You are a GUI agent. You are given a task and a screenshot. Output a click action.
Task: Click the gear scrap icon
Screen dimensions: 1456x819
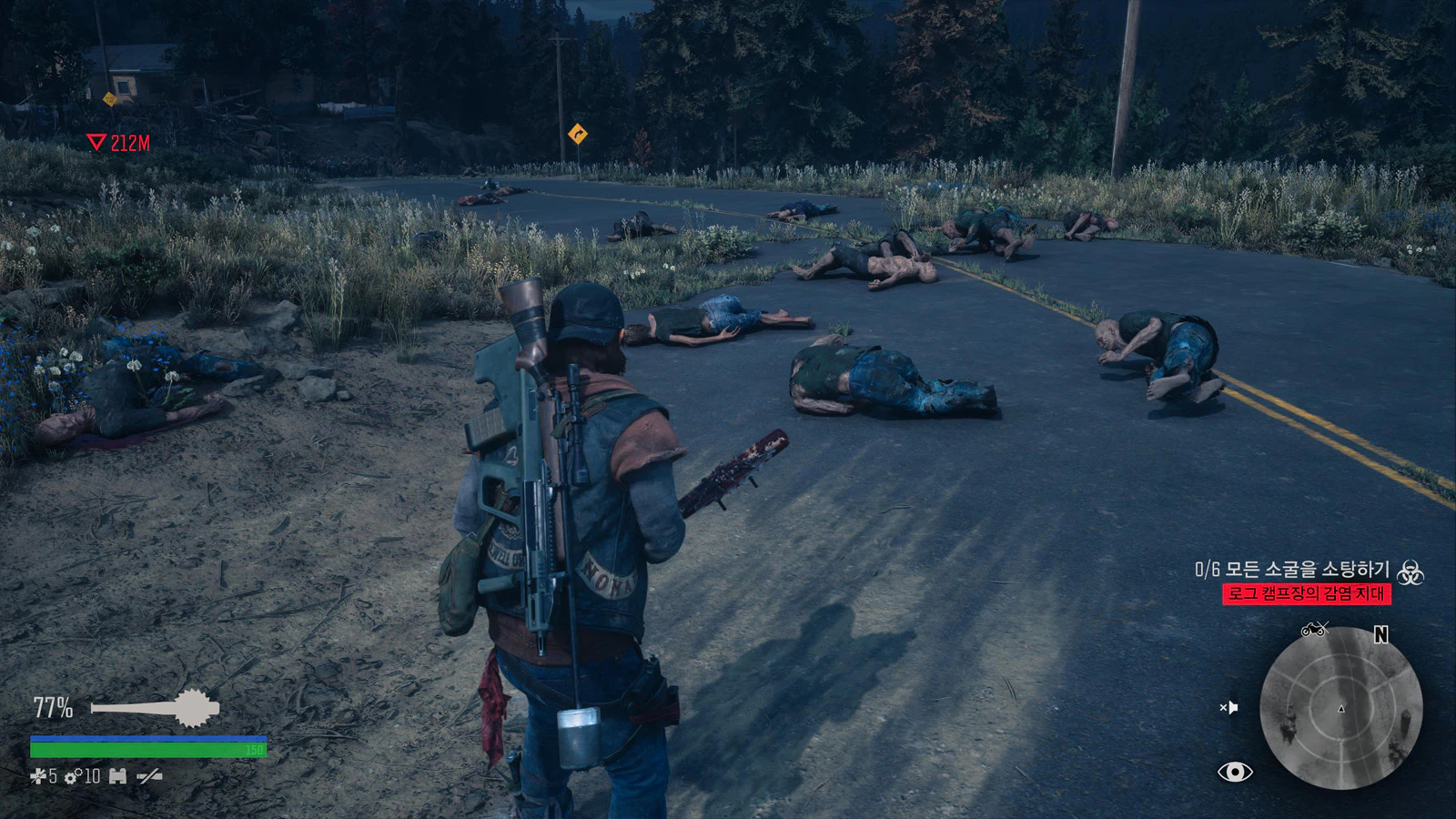(x=72, y=777)
